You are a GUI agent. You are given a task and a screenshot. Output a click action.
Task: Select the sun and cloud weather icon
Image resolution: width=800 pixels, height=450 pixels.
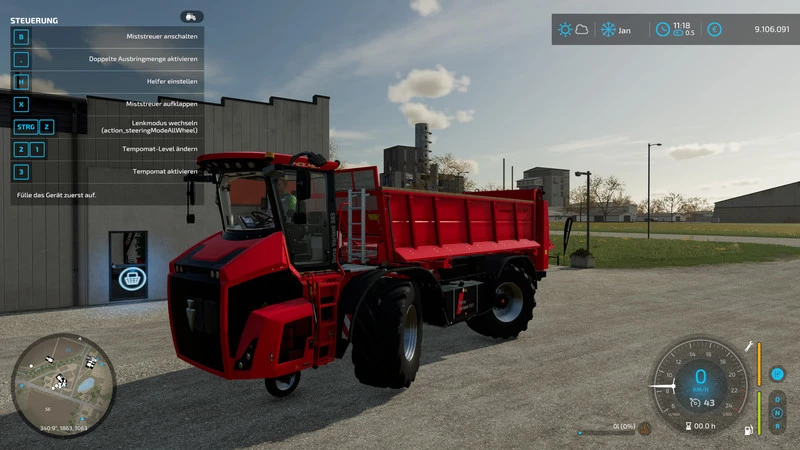[573, 29]
